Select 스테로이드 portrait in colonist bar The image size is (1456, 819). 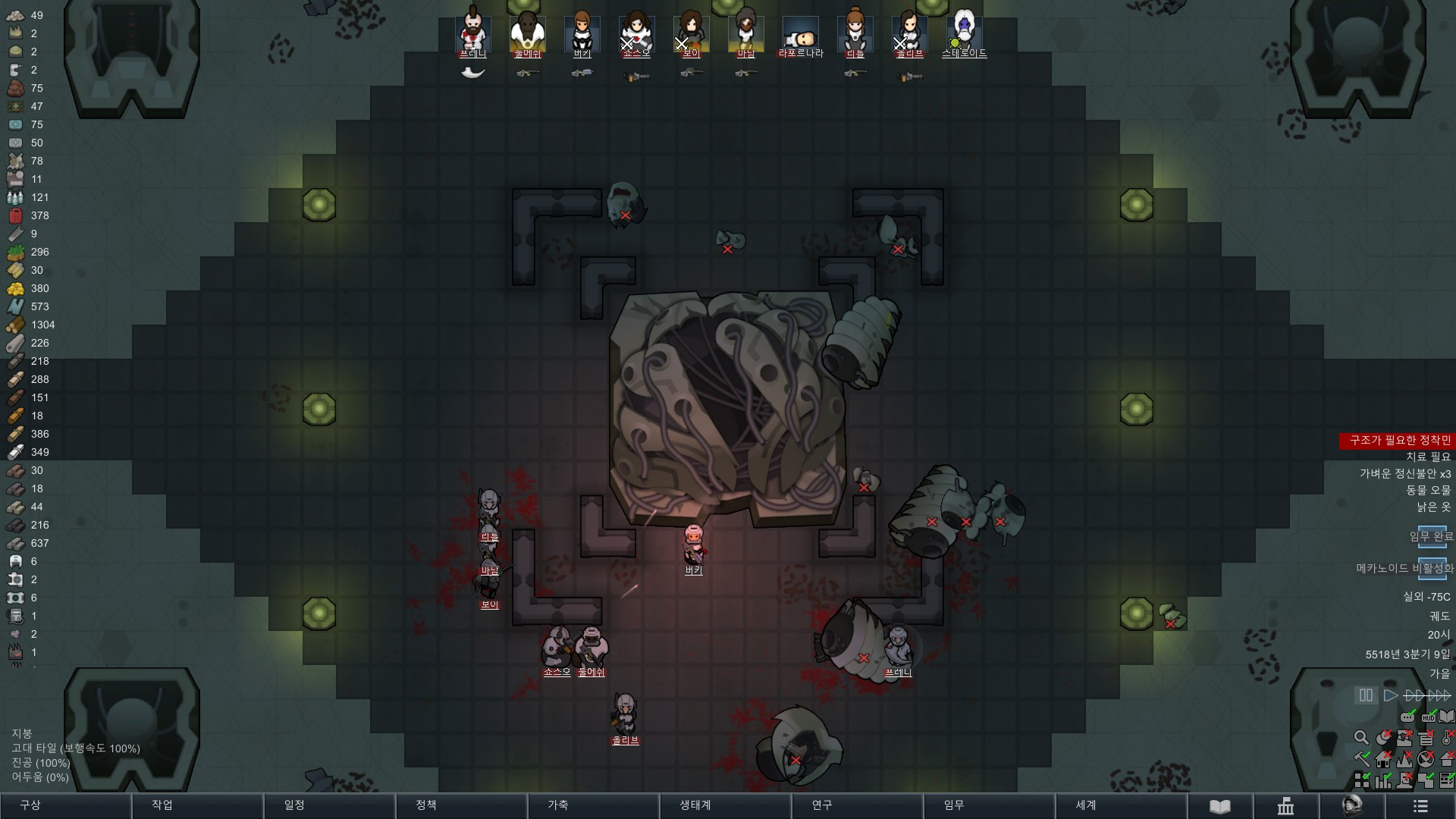tap(964, 34)
